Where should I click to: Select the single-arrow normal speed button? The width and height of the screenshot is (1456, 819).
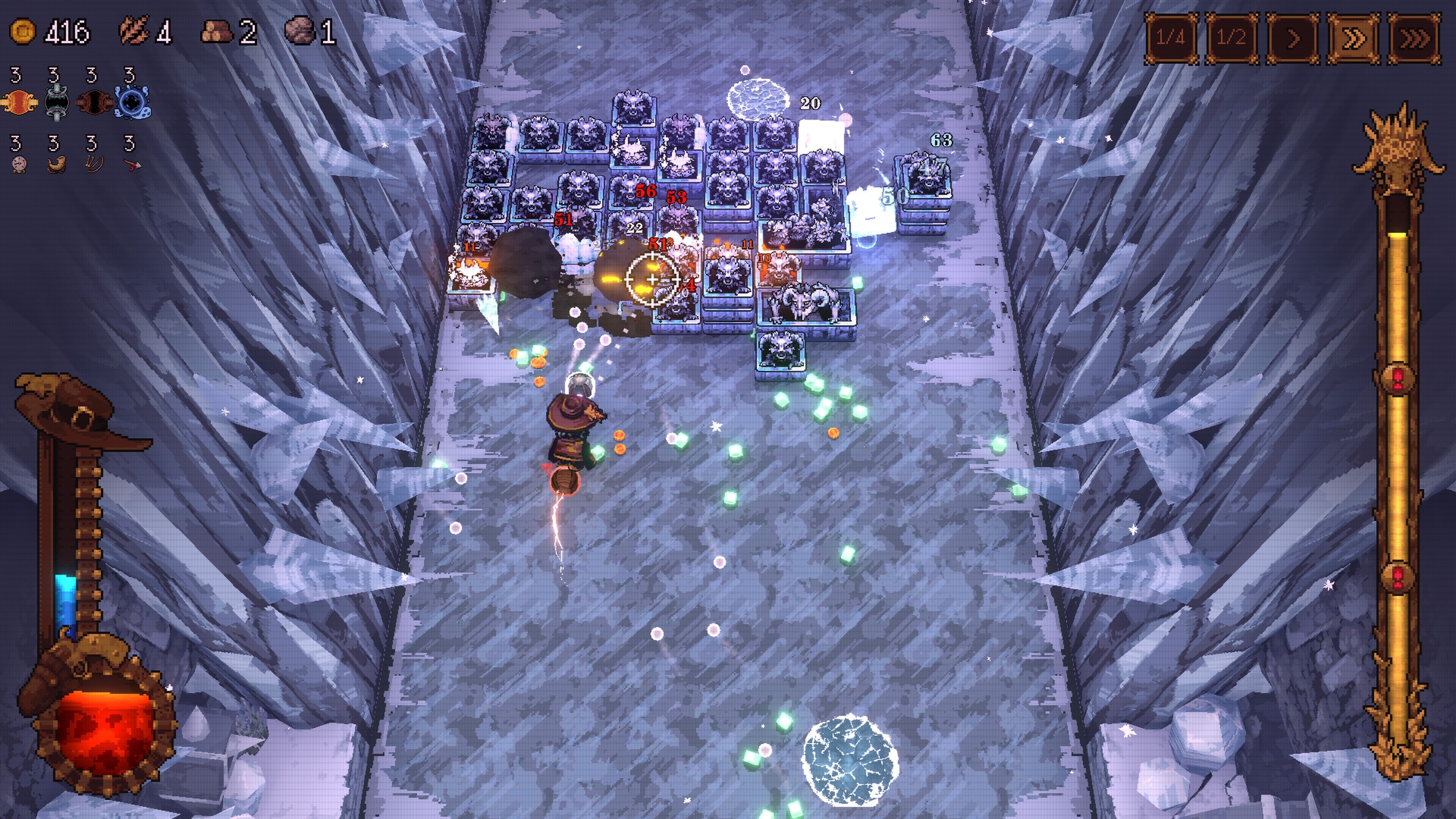click(x=1292, y=38)
